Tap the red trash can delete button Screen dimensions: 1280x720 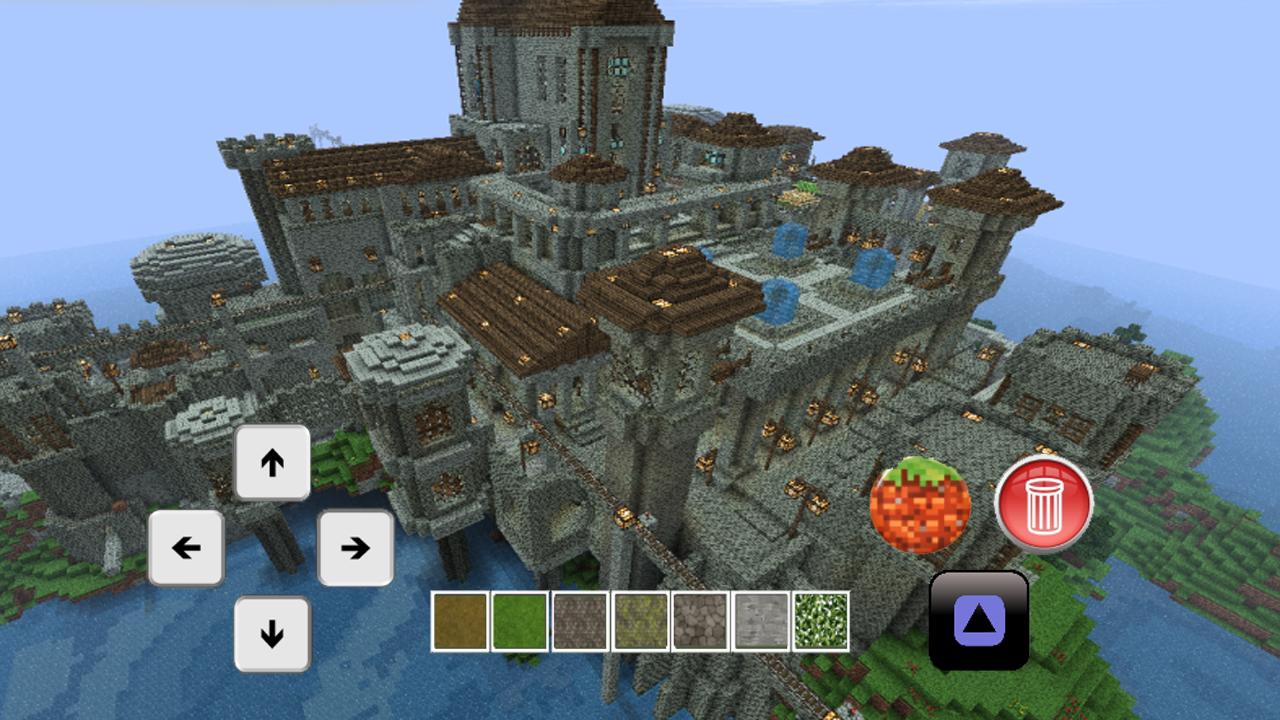[1043, 505]
